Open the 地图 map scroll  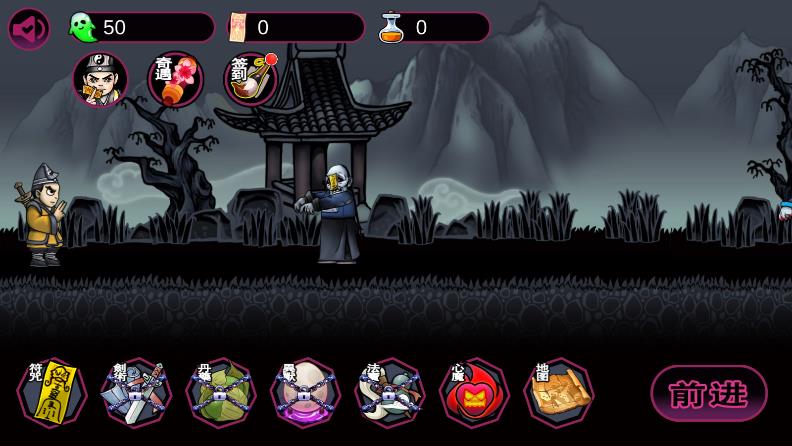(x=559, y=392)
